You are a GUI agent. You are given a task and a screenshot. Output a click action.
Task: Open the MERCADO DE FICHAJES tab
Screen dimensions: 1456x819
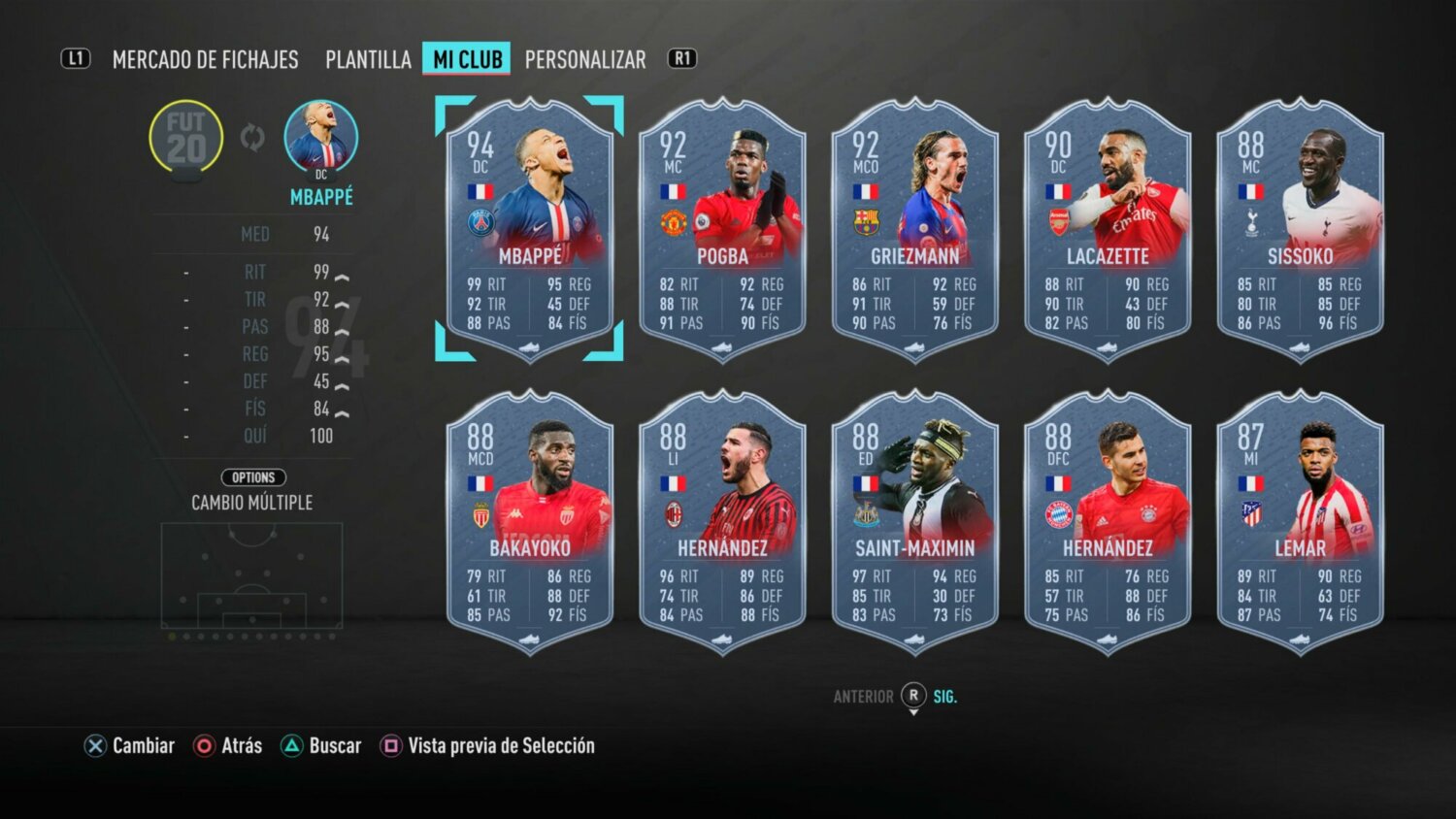(206, 59)
